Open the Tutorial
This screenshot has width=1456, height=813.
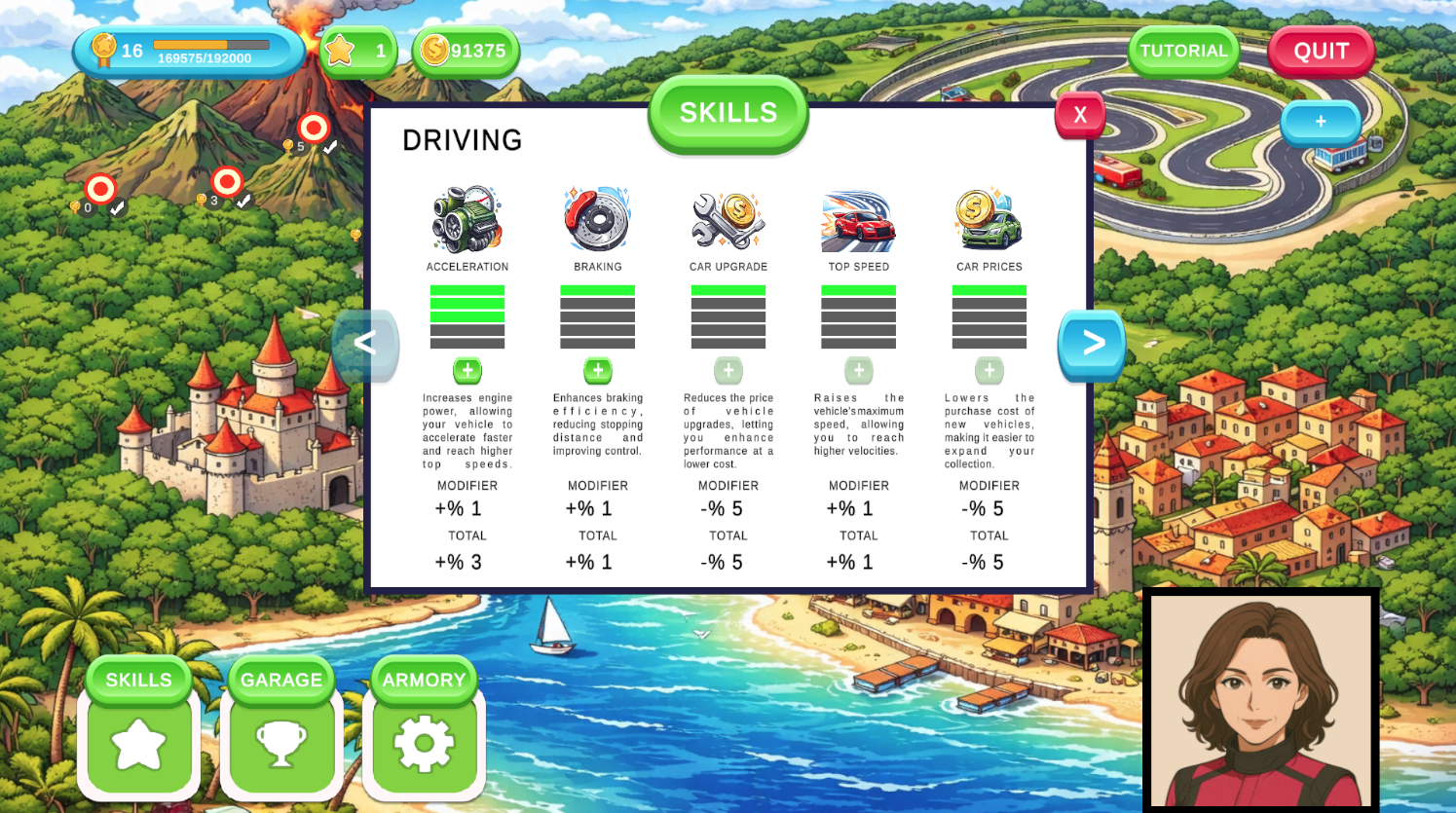tap(1183, 52)
